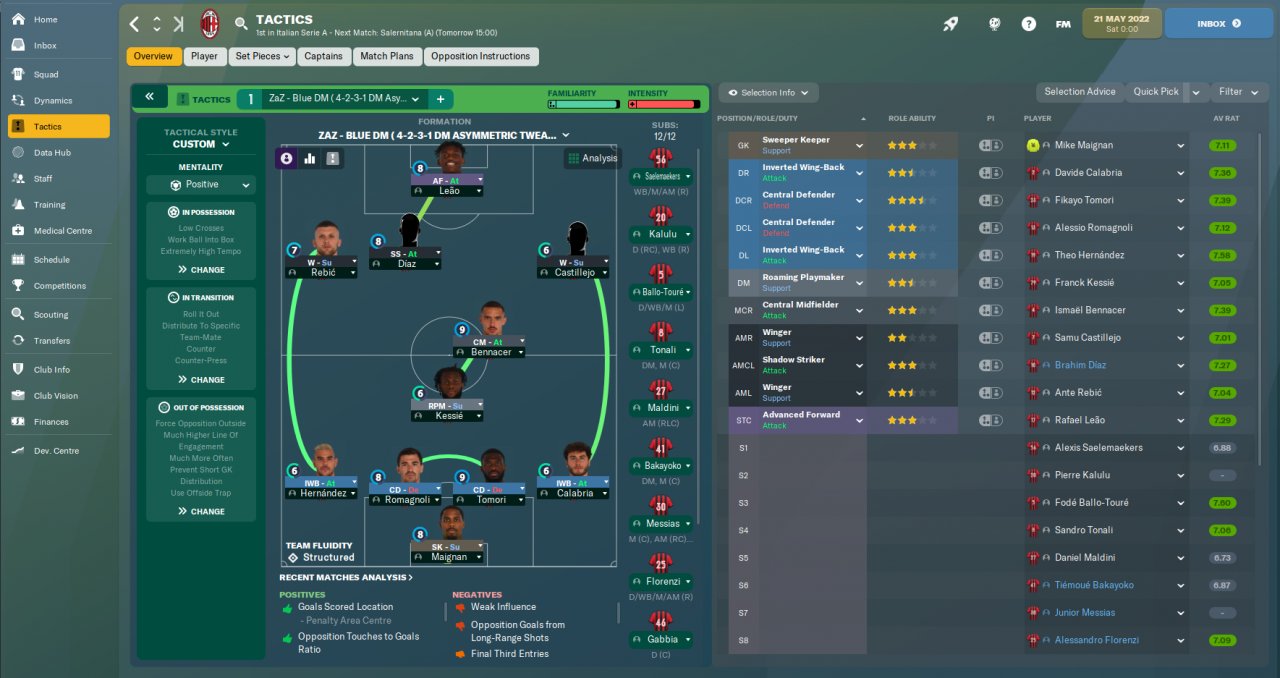The image size is (1280, 678).
Task: Switch to the Player tab
Action: click(204, 57)
